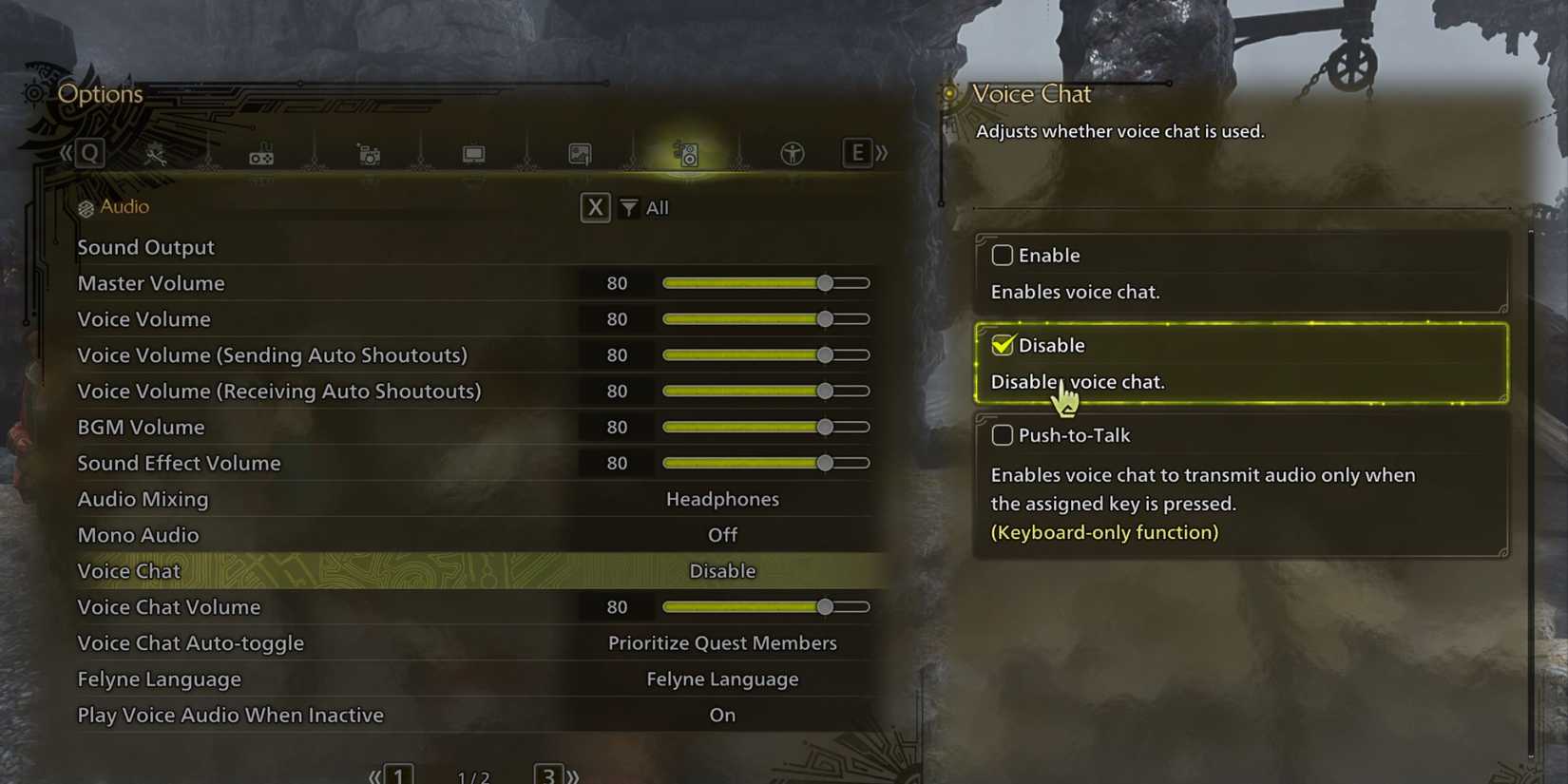Select the Mono Audio settings row
The width and height of the screenshot is (1568, 784).
(475, 535)
